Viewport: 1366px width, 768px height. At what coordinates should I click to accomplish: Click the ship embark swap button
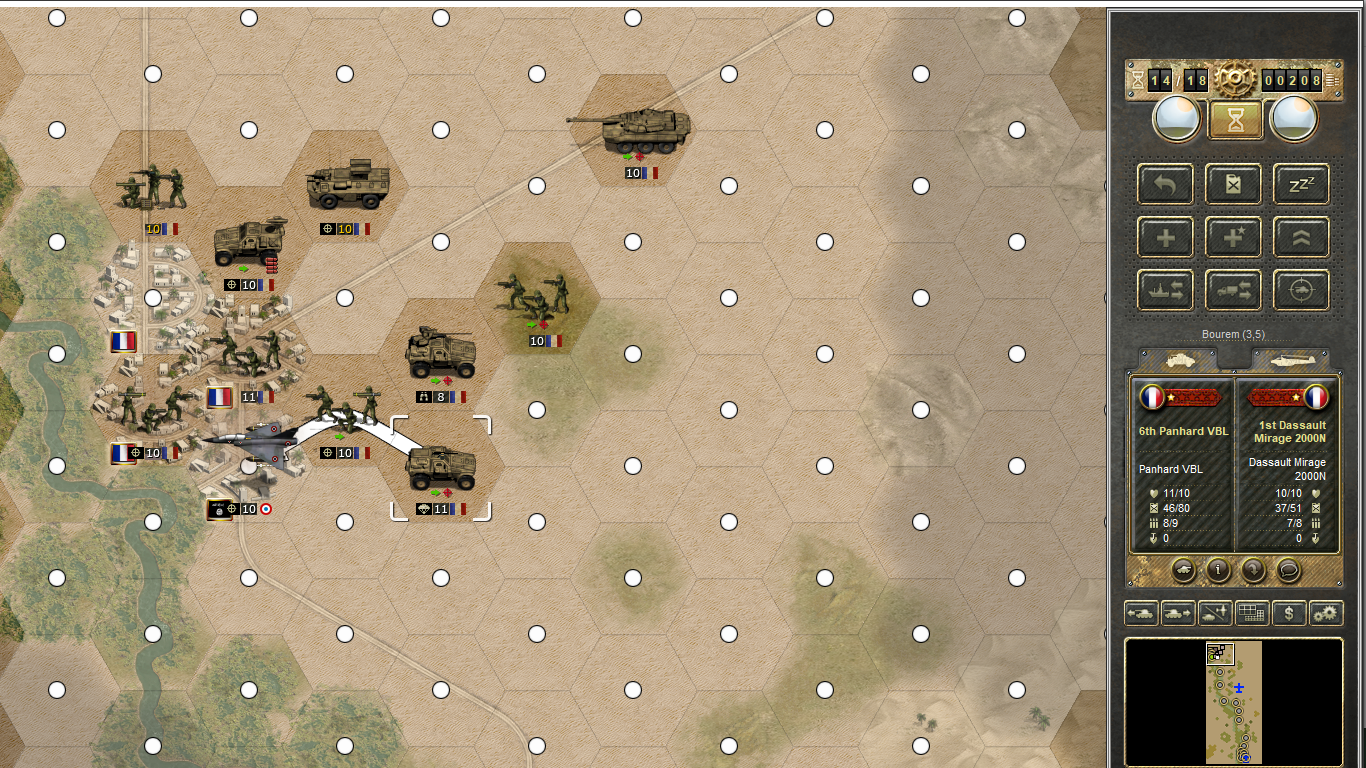pos(1165,290)
